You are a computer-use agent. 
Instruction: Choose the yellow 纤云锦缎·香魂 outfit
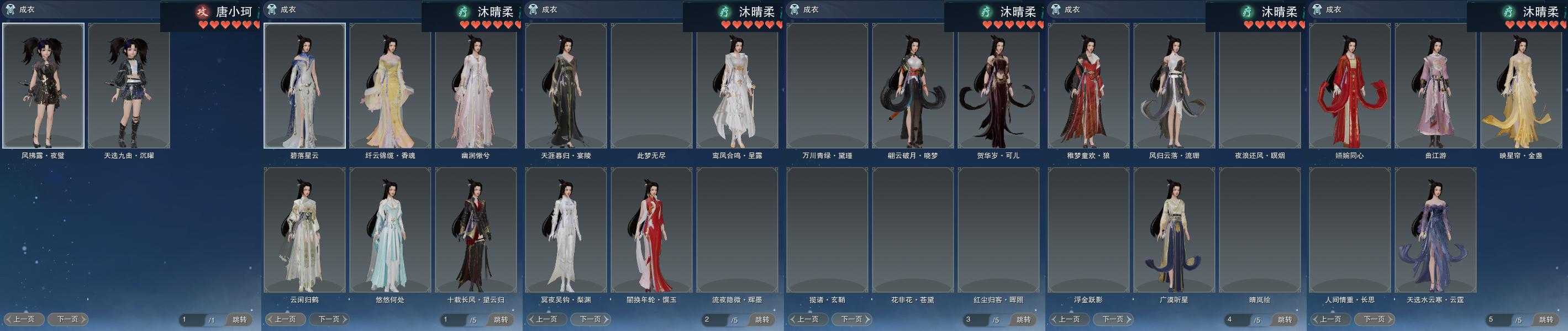coord(390,86)
